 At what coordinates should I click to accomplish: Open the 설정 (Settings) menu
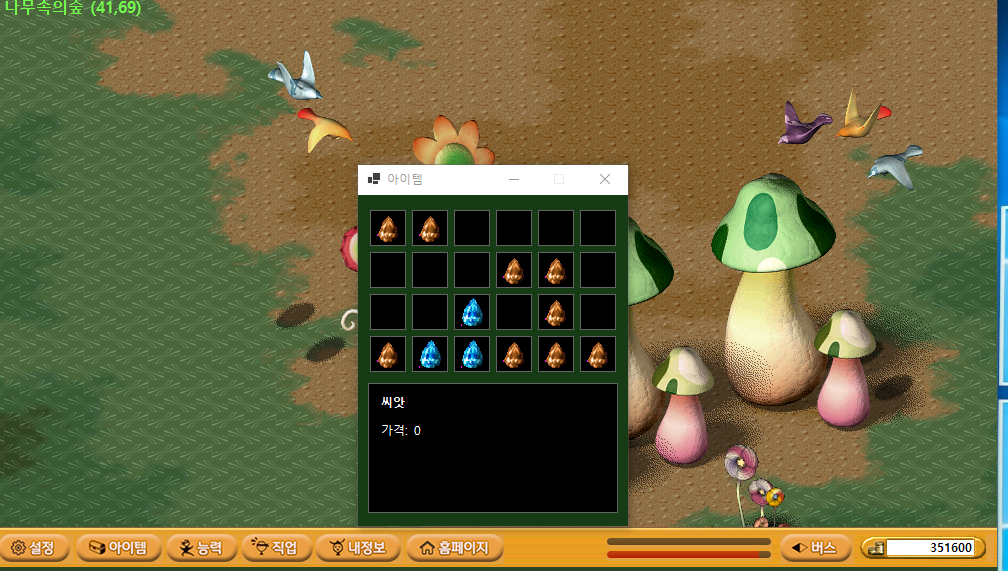click(x=36, y=548)
